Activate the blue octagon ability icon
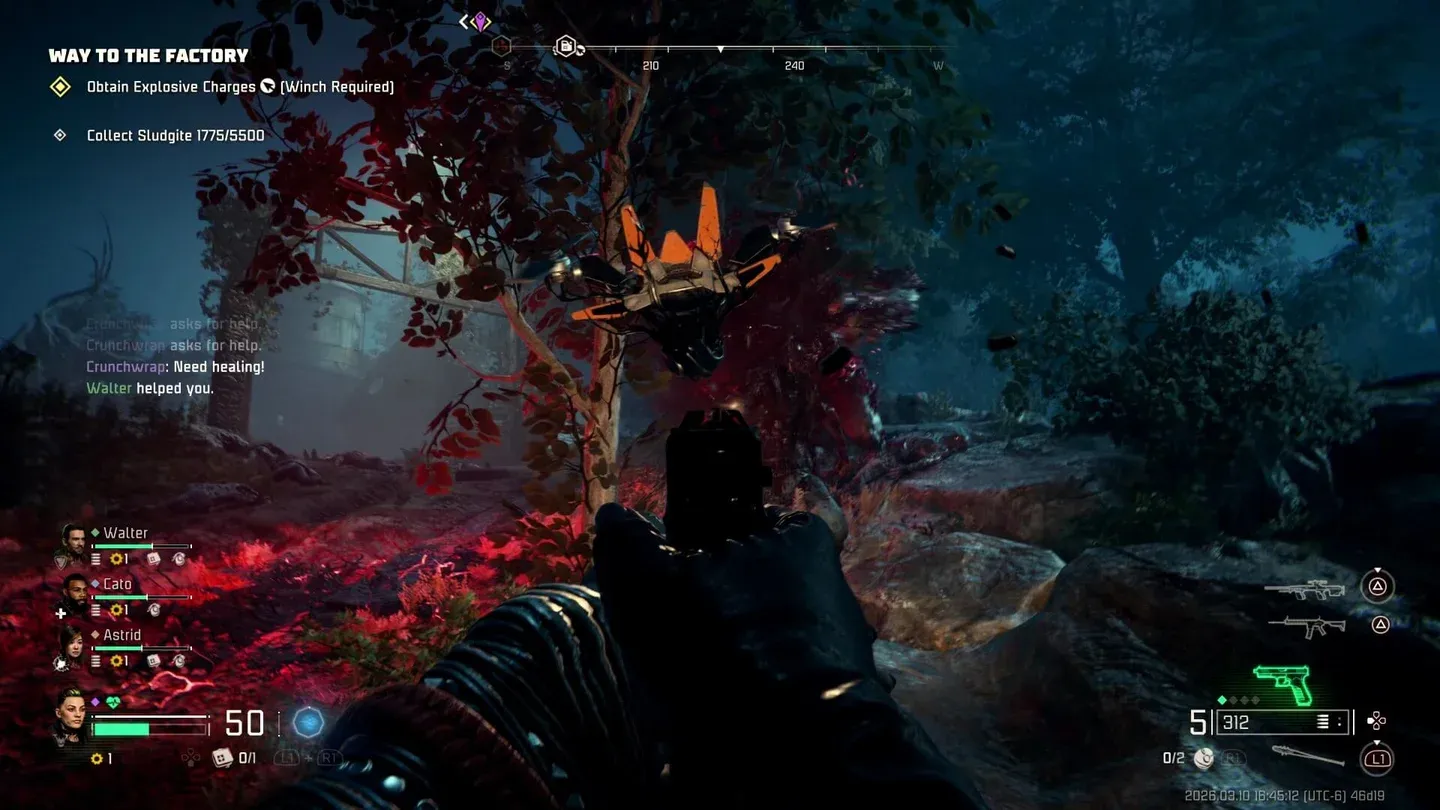The width and height of the screenshot is (1440, 810). tap(309, 722)
